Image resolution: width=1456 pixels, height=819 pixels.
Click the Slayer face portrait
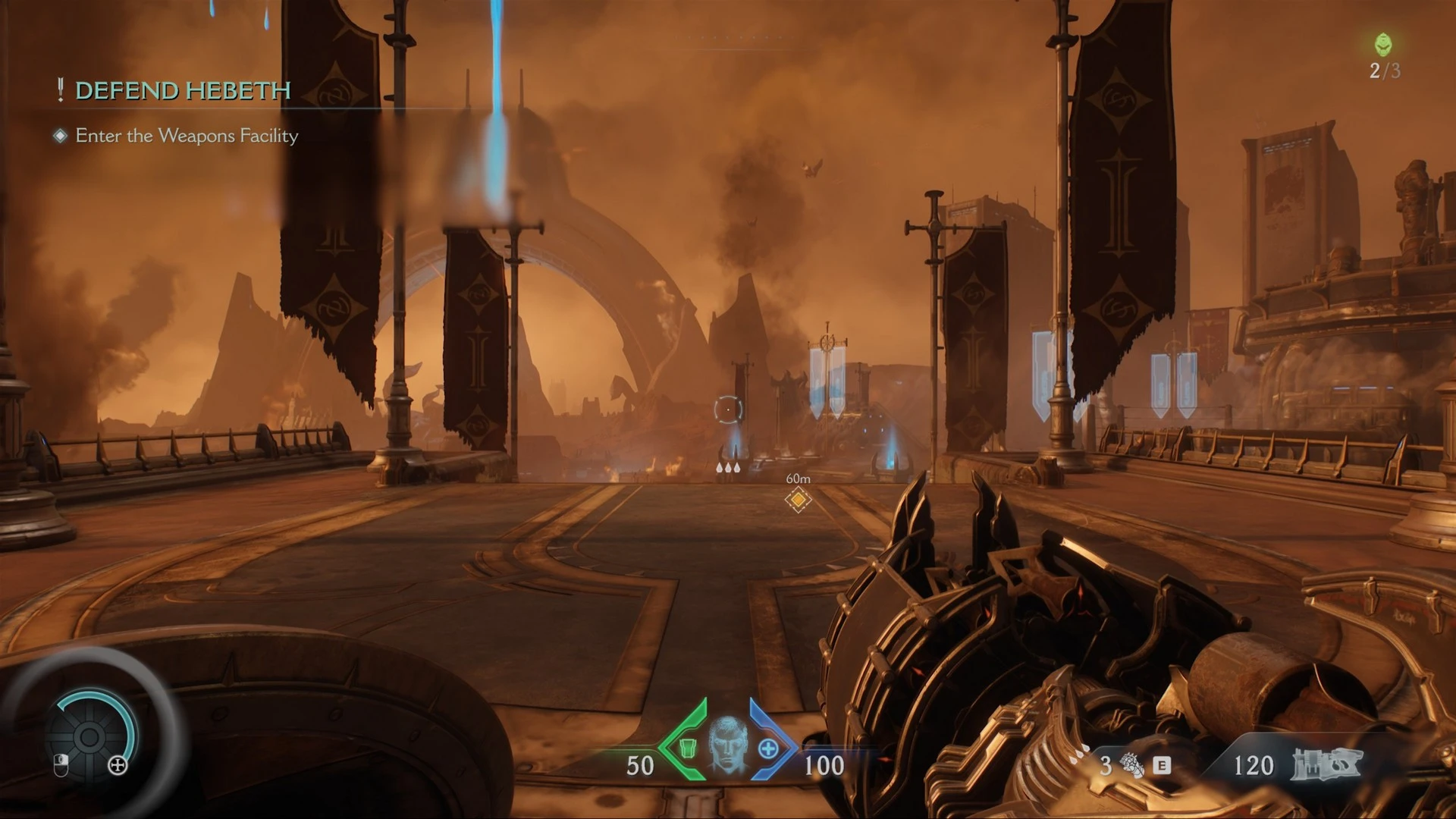[727, 745]
